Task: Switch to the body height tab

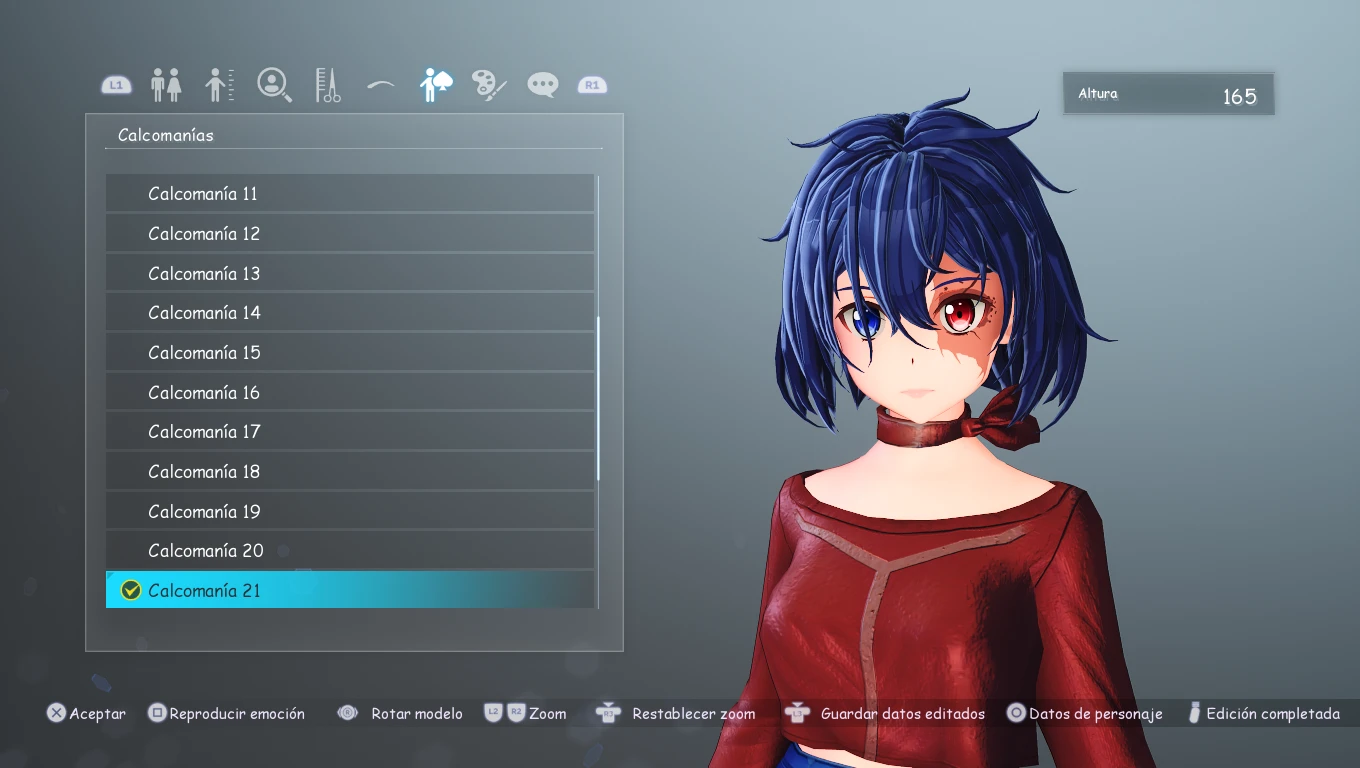Action: coord(220,85)
